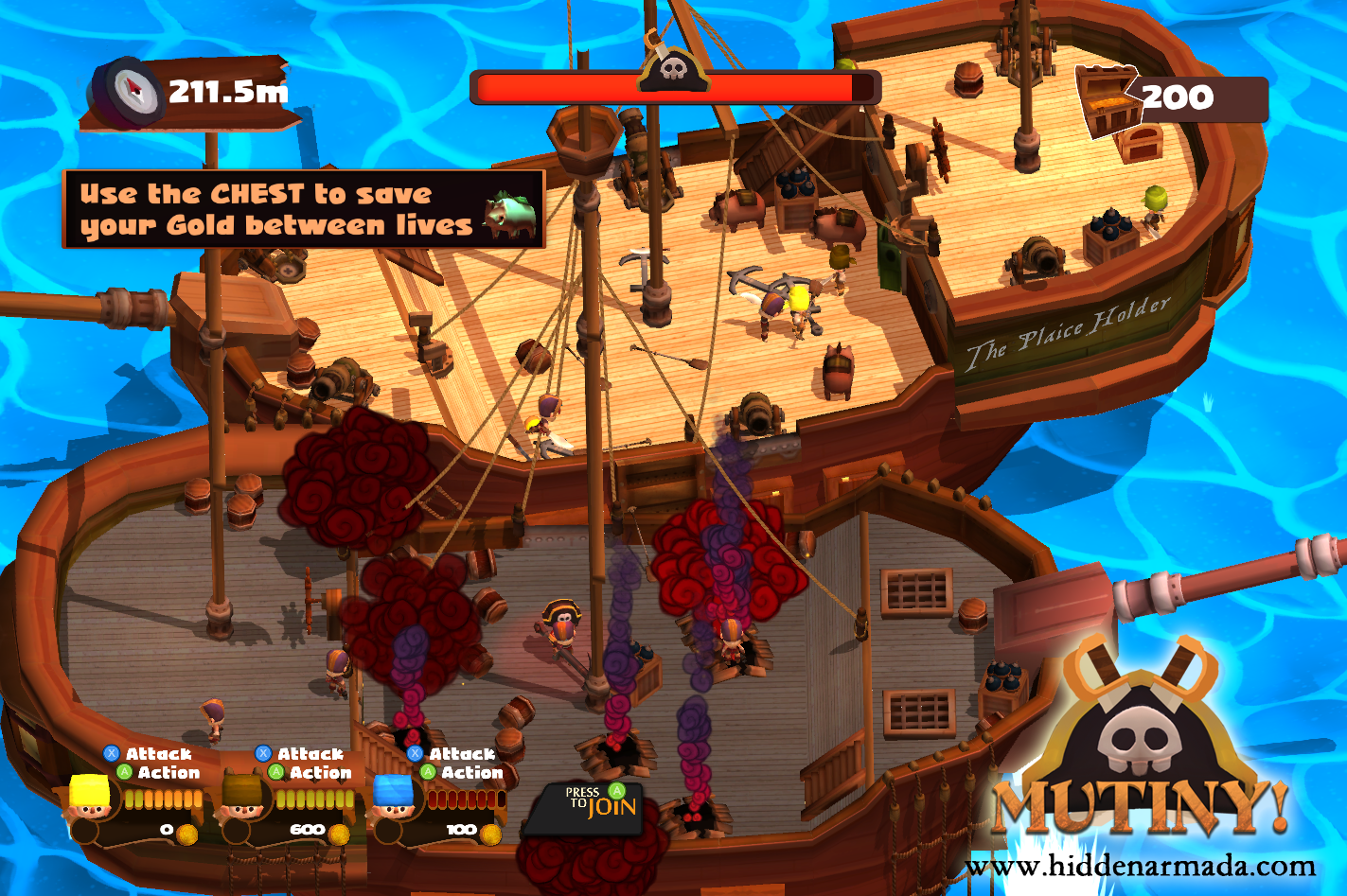This screenshot has width=1347, height=896.
Task: Expand the 211.5m distance signpost
Action: click(x=189, y=93)
